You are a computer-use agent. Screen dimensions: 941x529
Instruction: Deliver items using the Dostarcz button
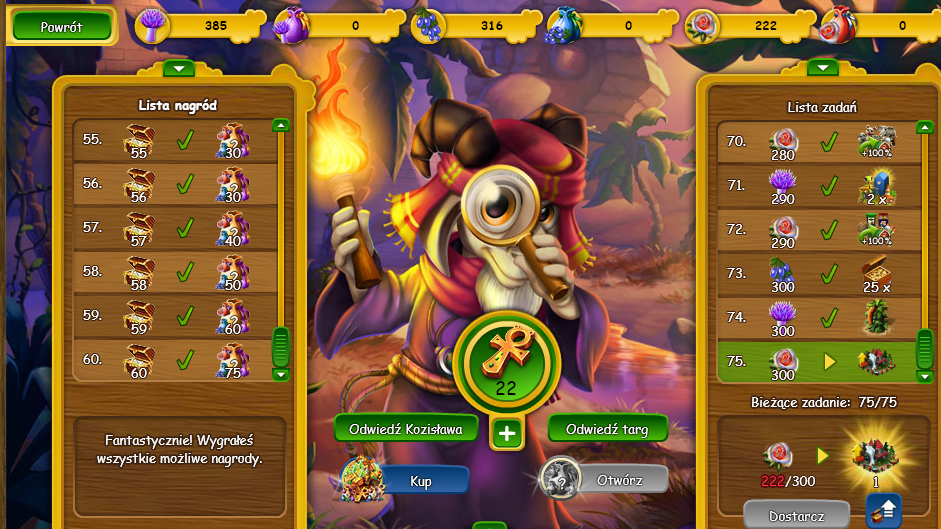tap(795, 516)
